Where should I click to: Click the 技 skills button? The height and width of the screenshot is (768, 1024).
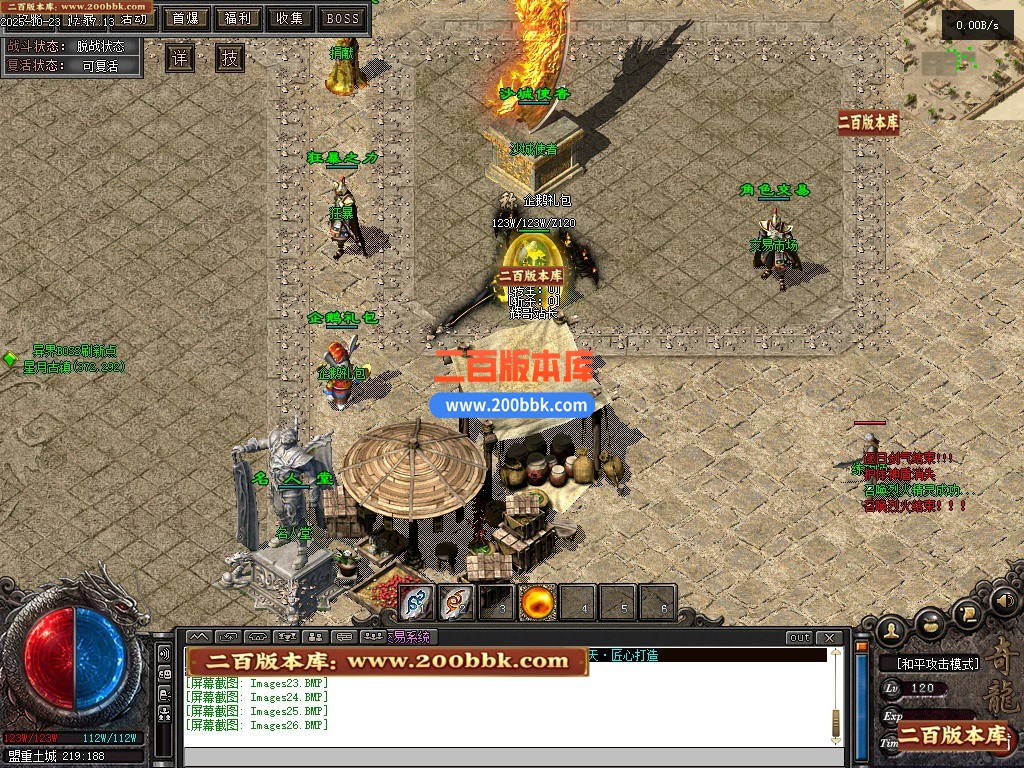(x=231, y=58)
